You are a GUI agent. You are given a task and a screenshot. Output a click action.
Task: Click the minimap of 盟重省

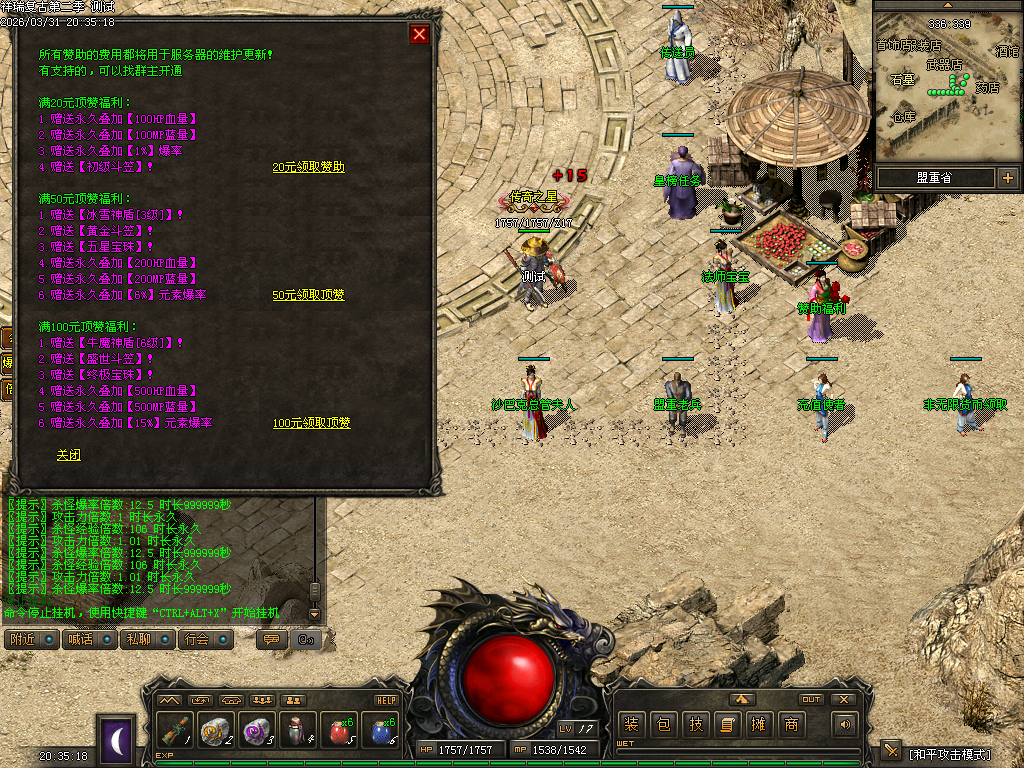(x=946, y=85)
